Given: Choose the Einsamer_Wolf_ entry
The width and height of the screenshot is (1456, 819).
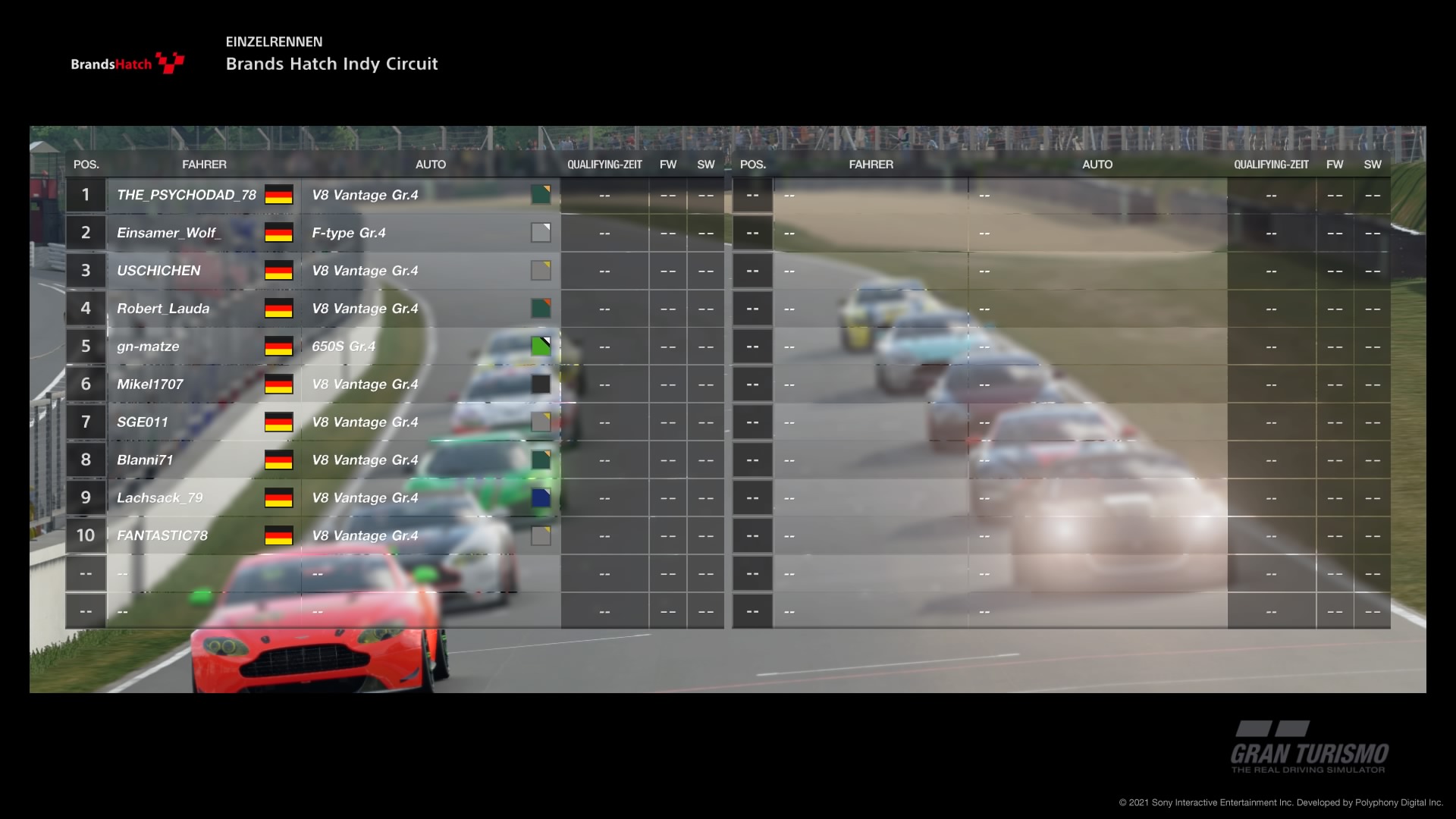Looking at the screenshot, I should [x=168, y=233].
